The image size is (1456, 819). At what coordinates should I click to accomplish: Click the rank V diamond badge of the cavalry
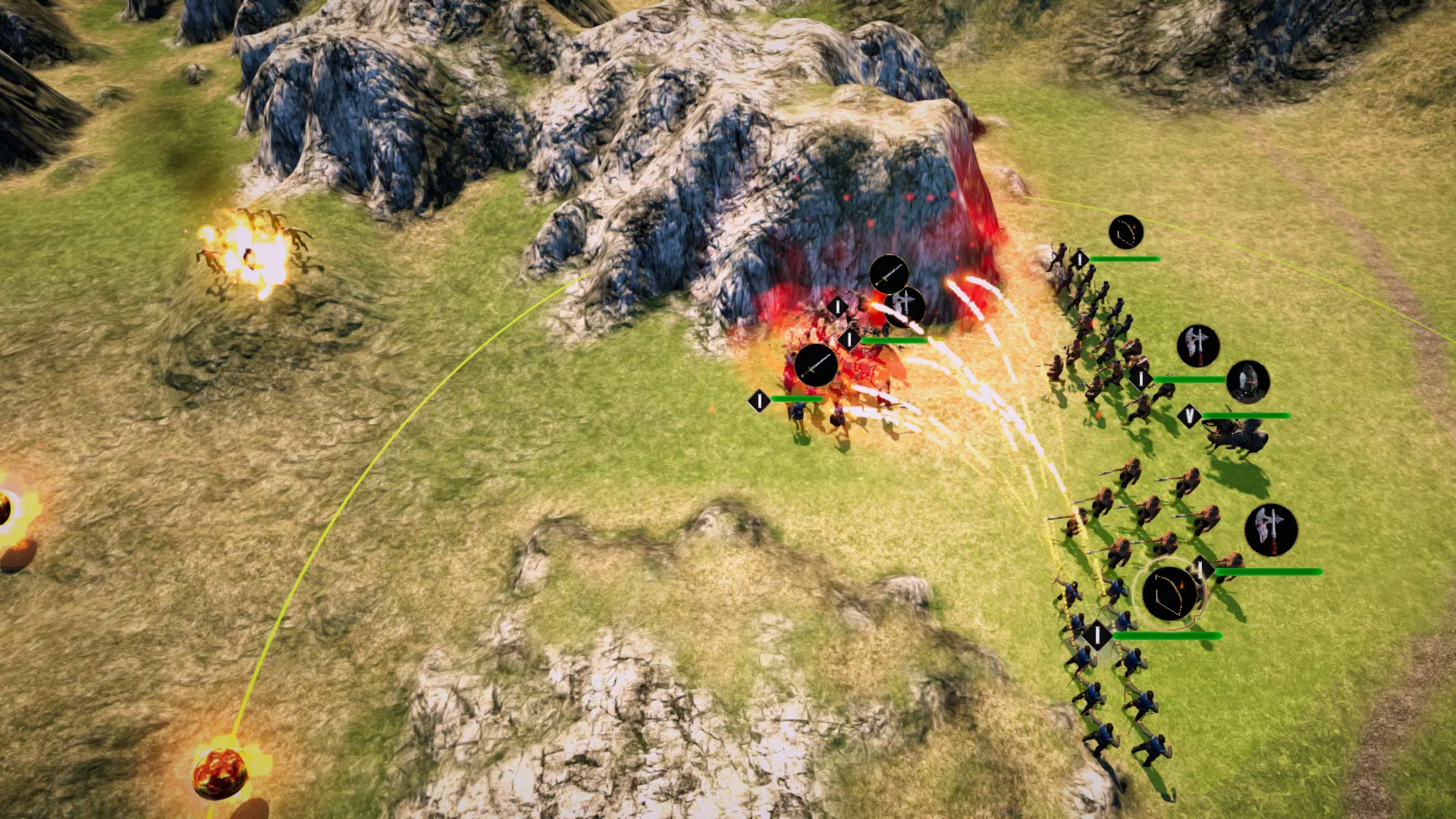coord(1190,416)
